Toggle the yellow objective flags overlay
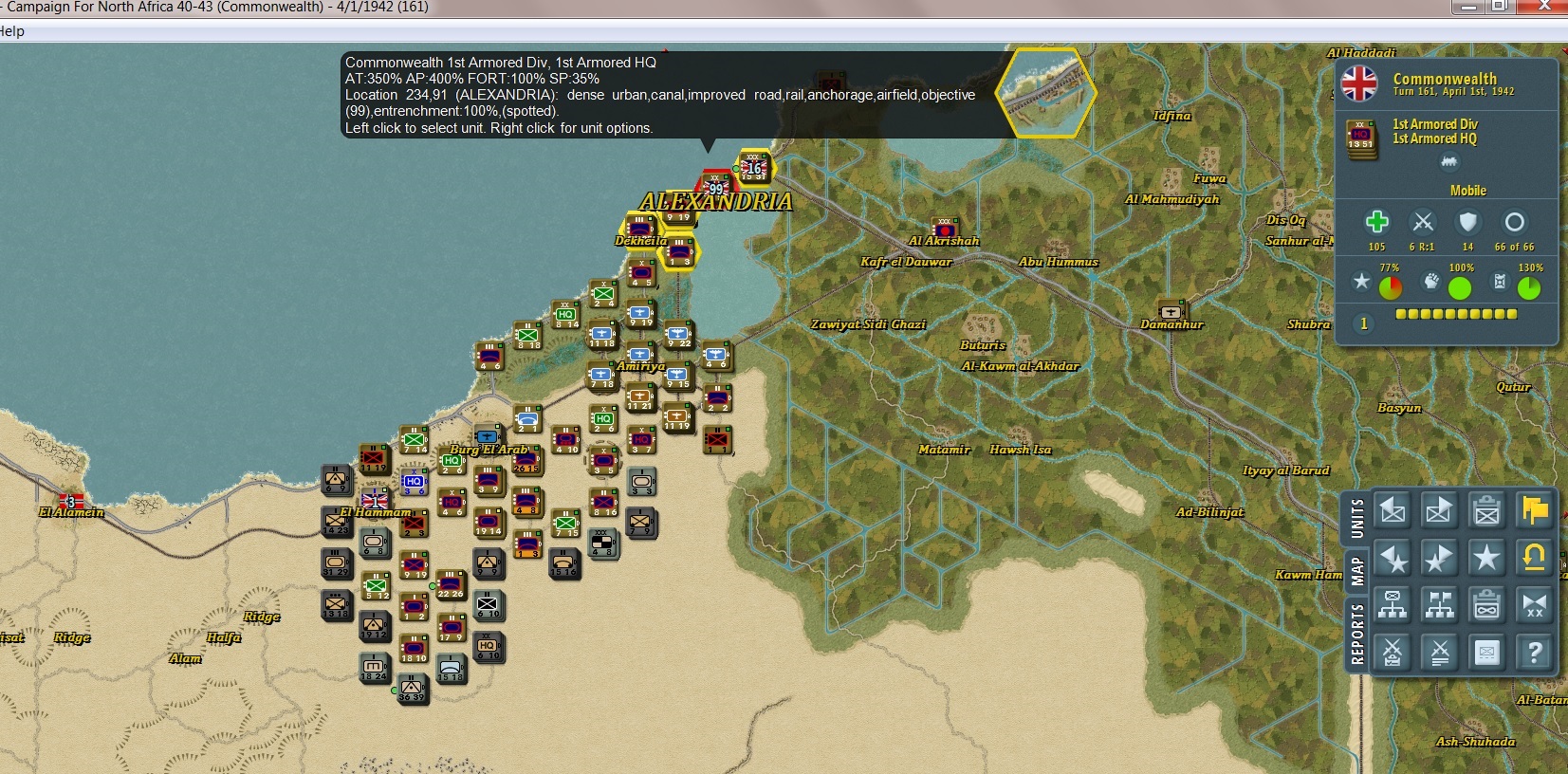The height and width of the screenshot is (774, 1568). 1535,510
